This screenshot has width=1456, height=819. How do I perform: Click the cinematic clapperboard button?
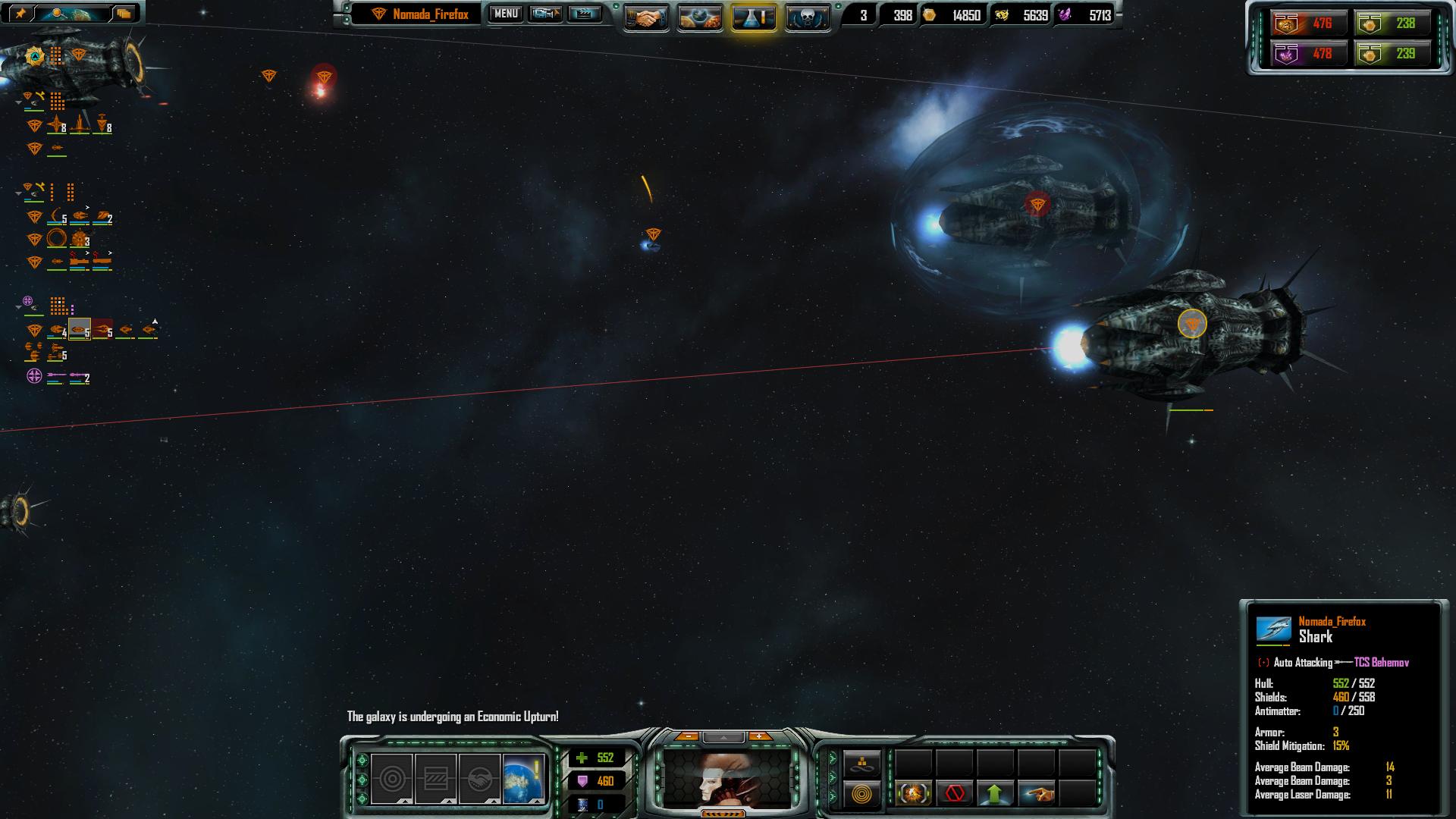coord(584,14)
